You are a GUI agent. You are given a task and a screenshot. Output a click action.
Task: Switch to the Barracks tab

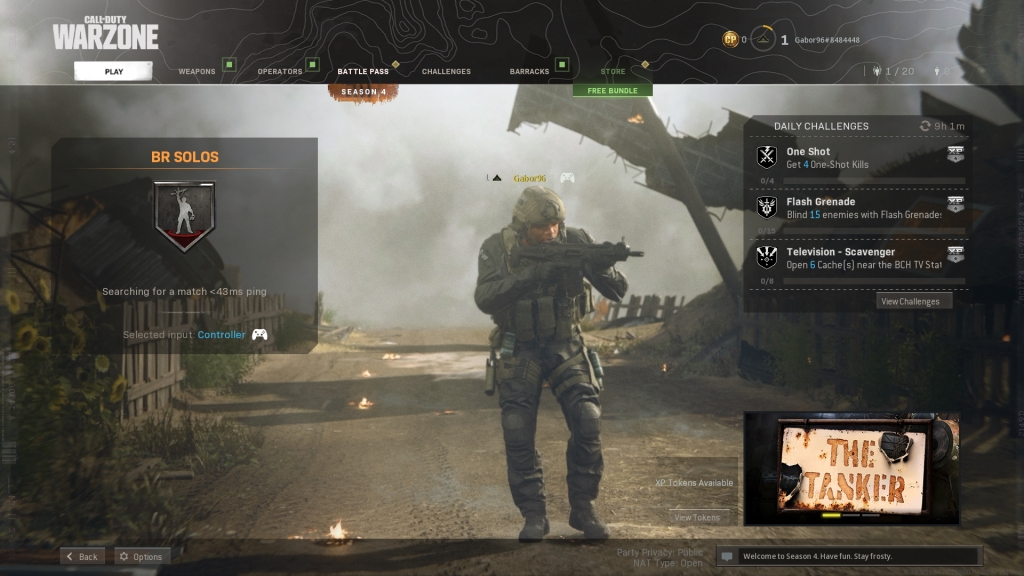click(x=529, y=72)
